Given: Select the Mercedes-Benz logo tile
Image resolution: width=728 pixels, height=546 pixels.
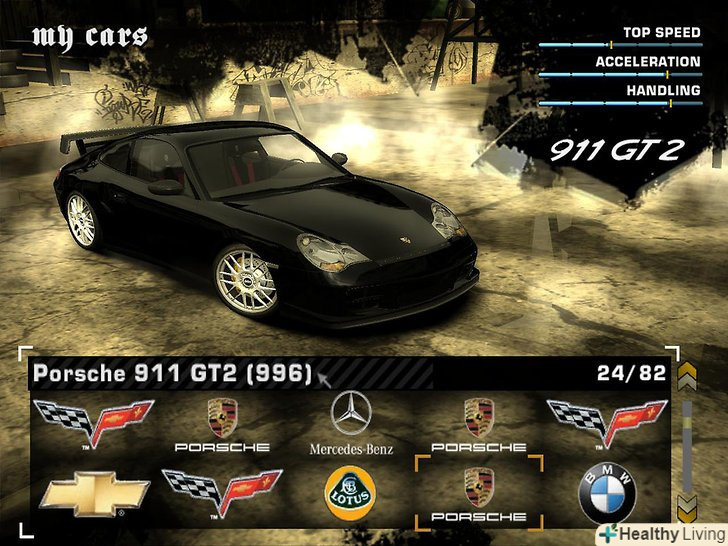Looking at the screenshot, I should pyautogui.click(x=351, y=423).
